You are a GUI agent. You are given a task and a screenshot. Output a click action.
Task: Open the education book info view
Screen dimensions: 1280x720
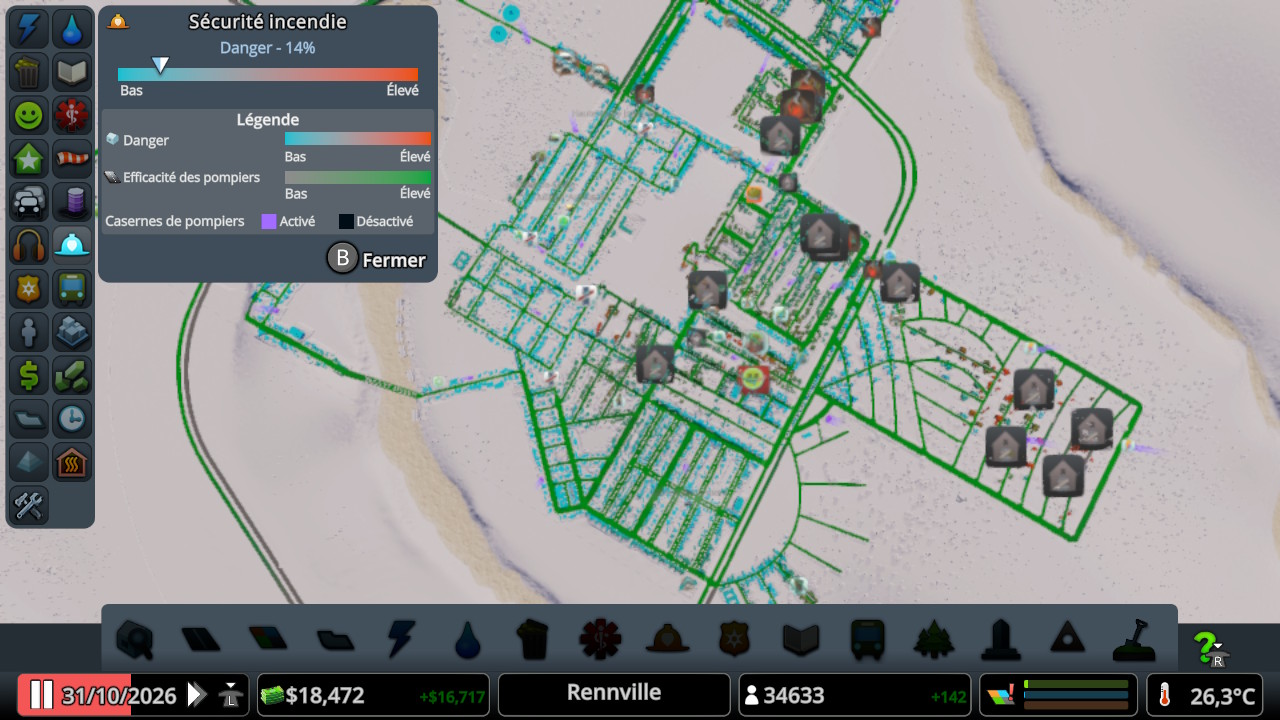[x=72, y=72]
